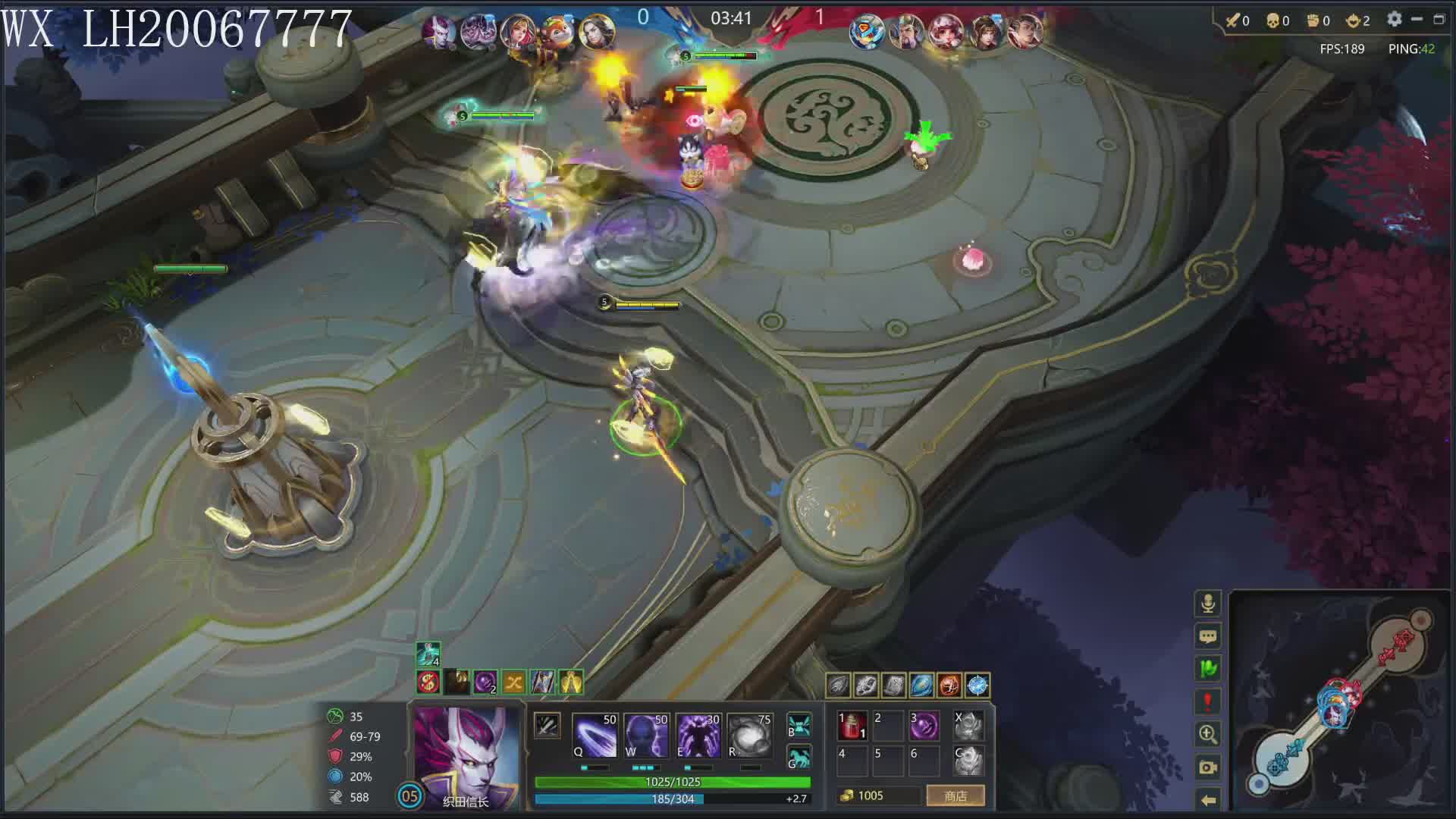The height and width of the screenshot is (819, 1456).
Task: Activate the G horse mount icon
Action: tap(799, 757)
